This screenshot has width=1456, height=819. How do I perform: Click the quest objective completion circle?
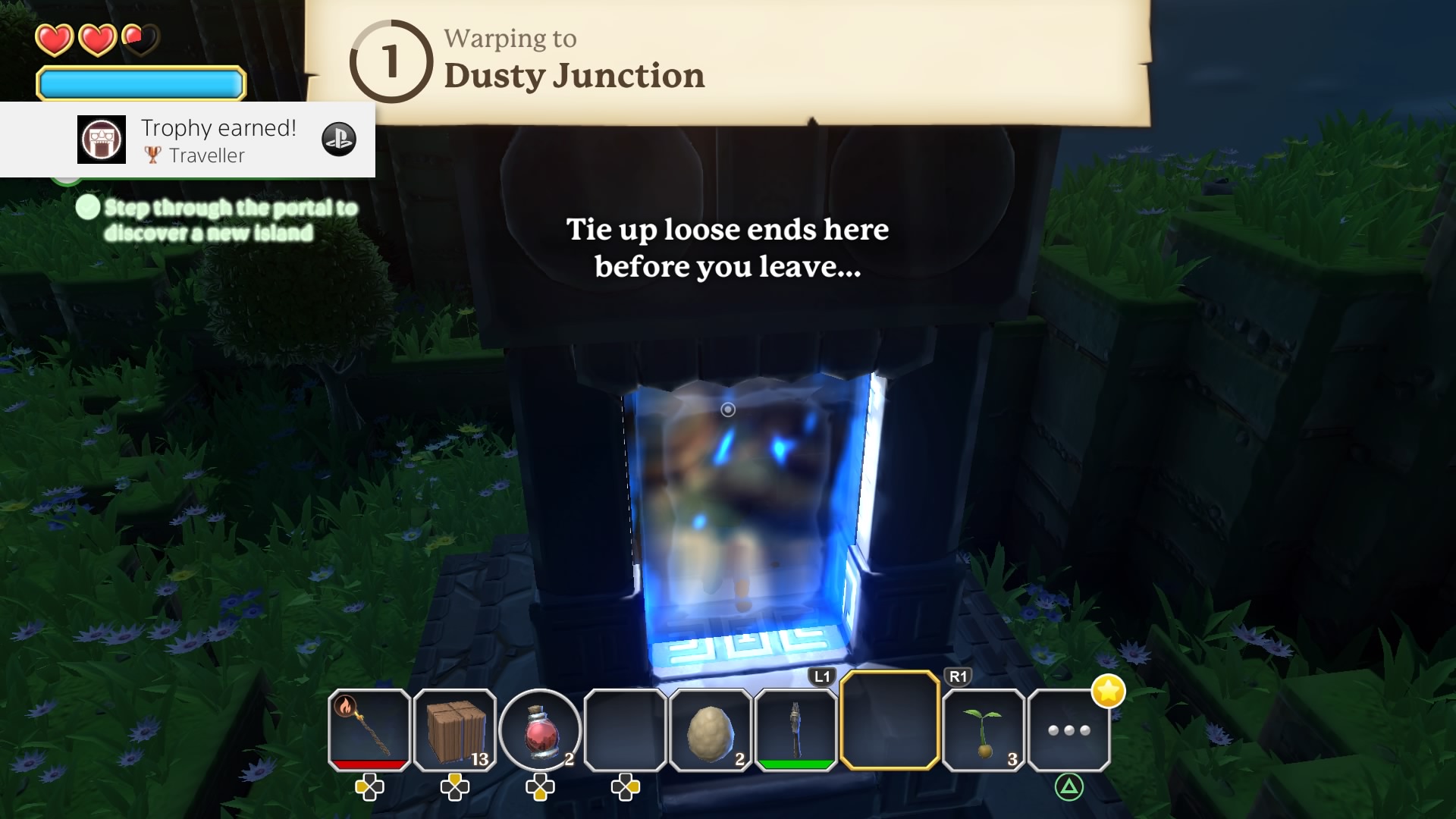click(x=88, y=206)
